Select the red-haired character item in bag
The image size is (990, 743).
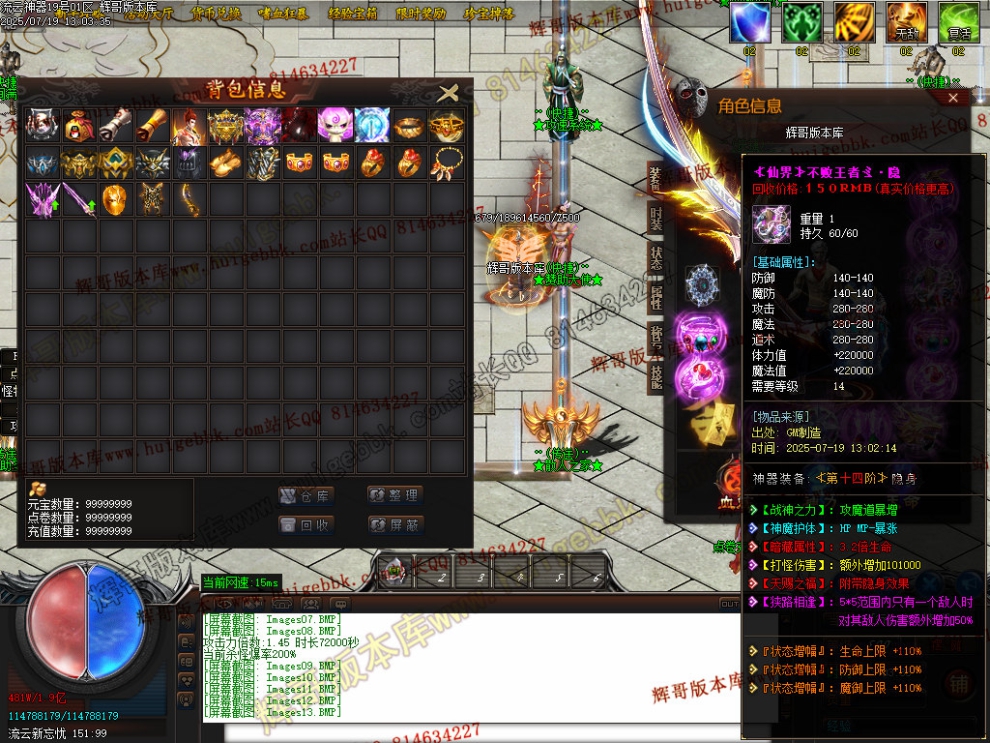[189, 125]
